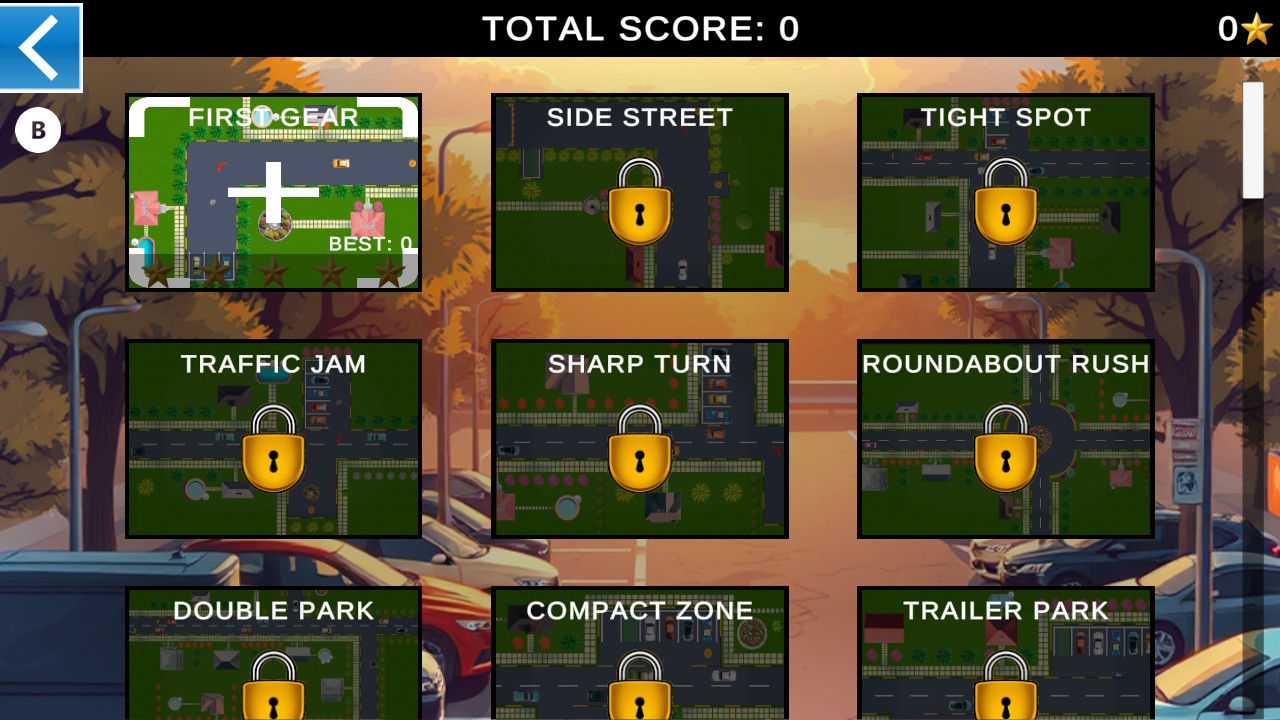
Task: Select the locked Tight Spot level
Action: (x=1005, y=192)
